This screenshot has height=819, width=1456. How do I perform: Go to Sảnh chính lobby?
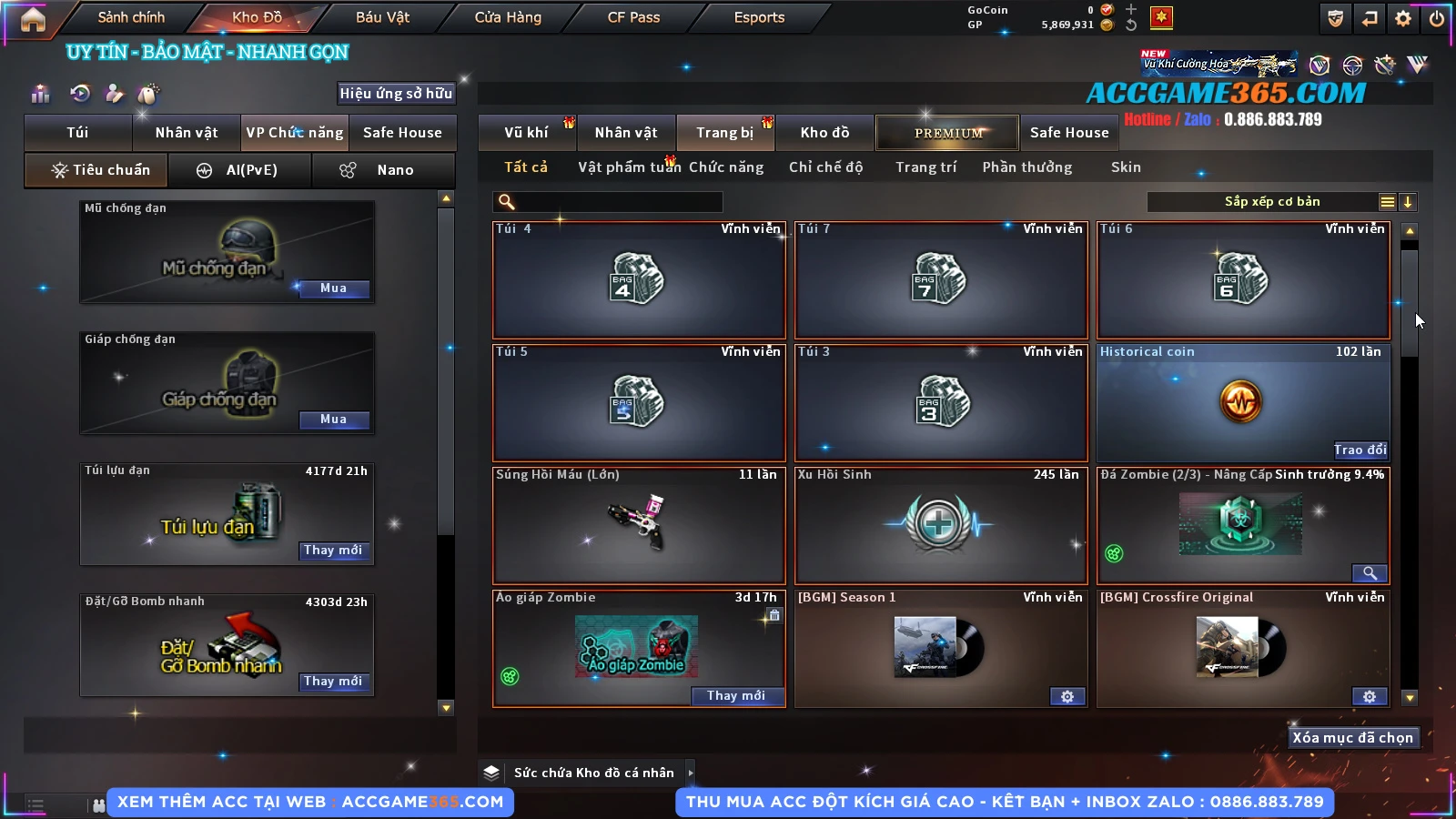click(x=131, y=17)
